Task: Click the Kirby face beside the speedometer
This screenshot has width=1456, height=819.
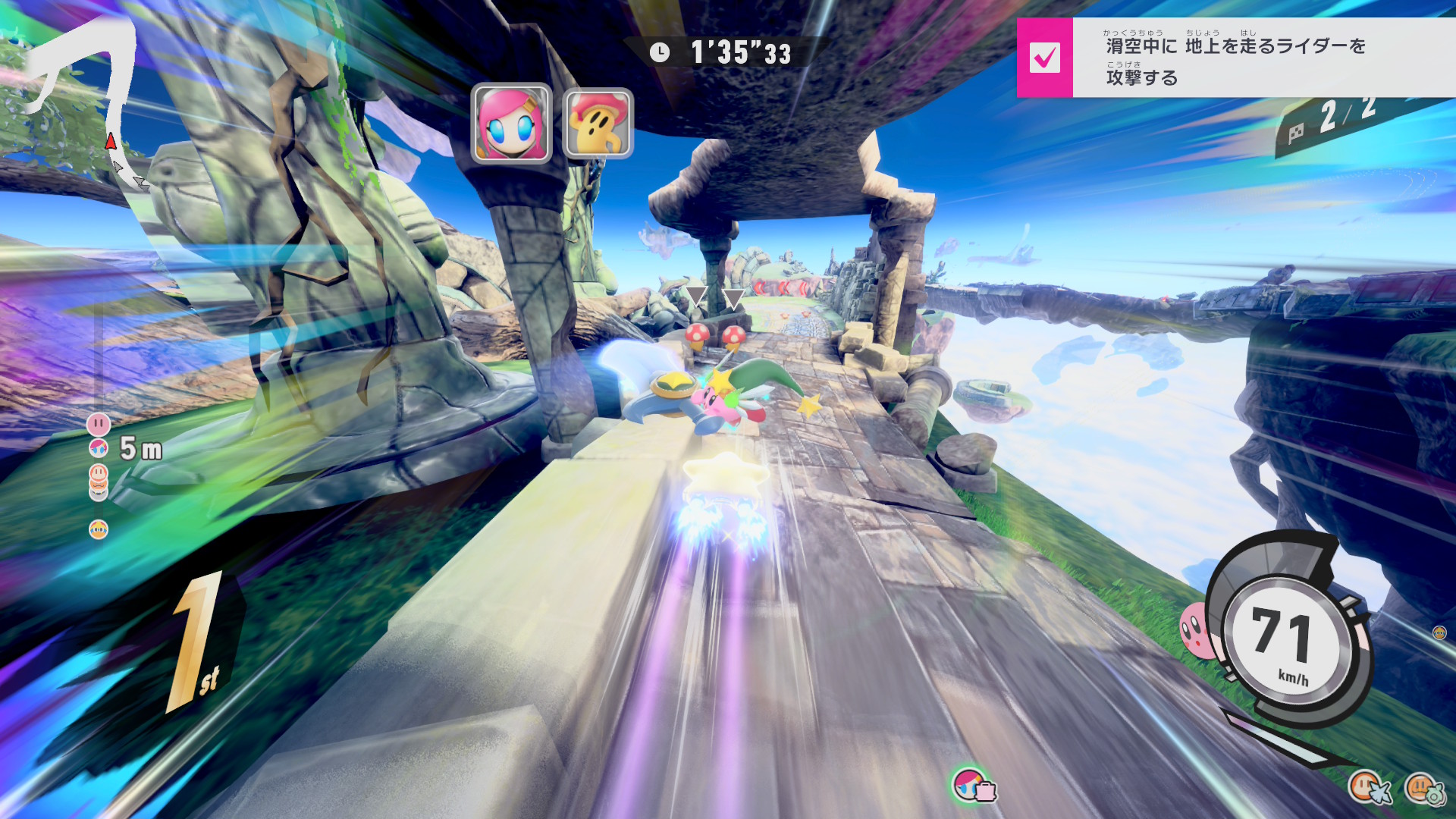Action: (1195, 629)
